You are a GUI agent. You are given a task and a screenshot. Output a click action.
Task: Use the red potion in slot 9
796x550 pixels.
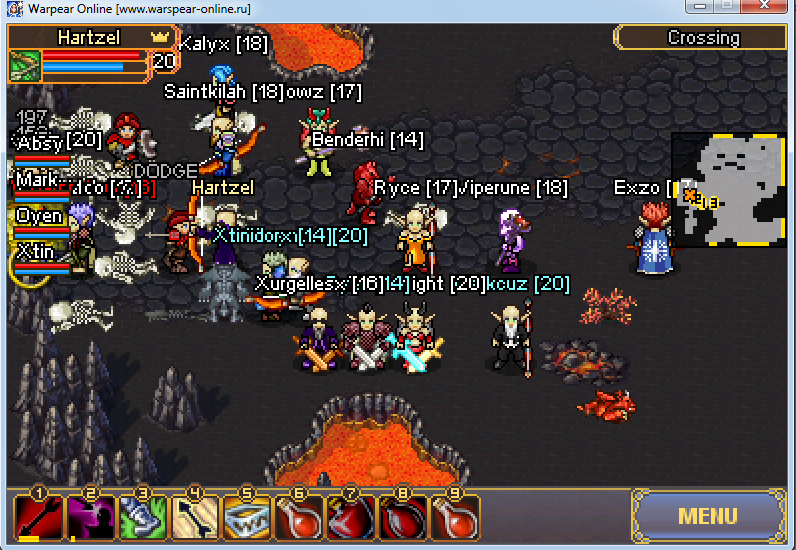(x=455, y=518)
